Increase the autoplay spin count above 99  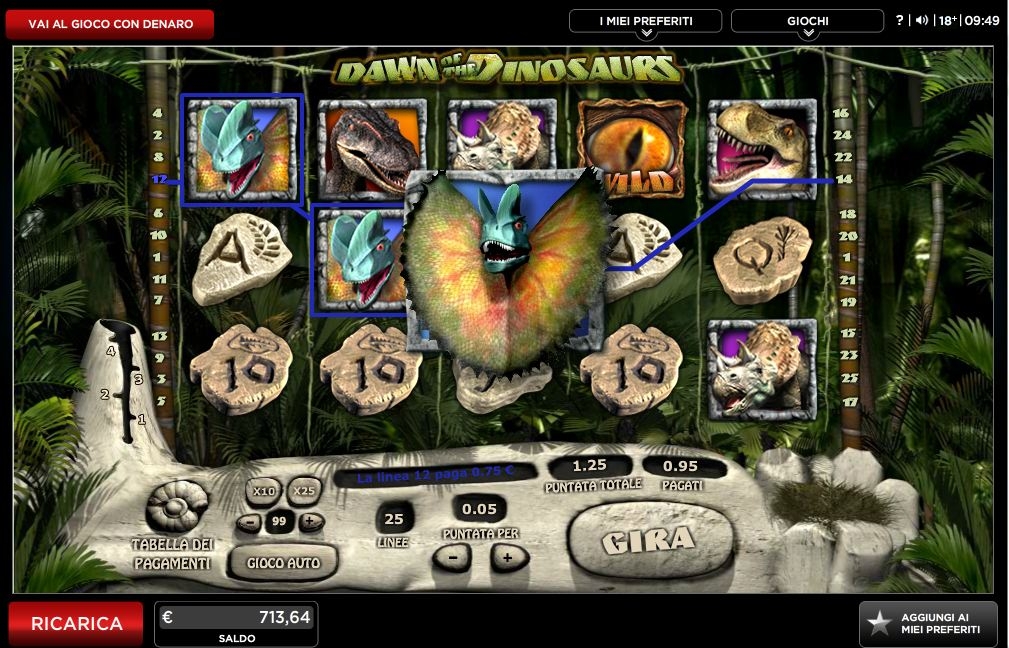pos(311,521)
